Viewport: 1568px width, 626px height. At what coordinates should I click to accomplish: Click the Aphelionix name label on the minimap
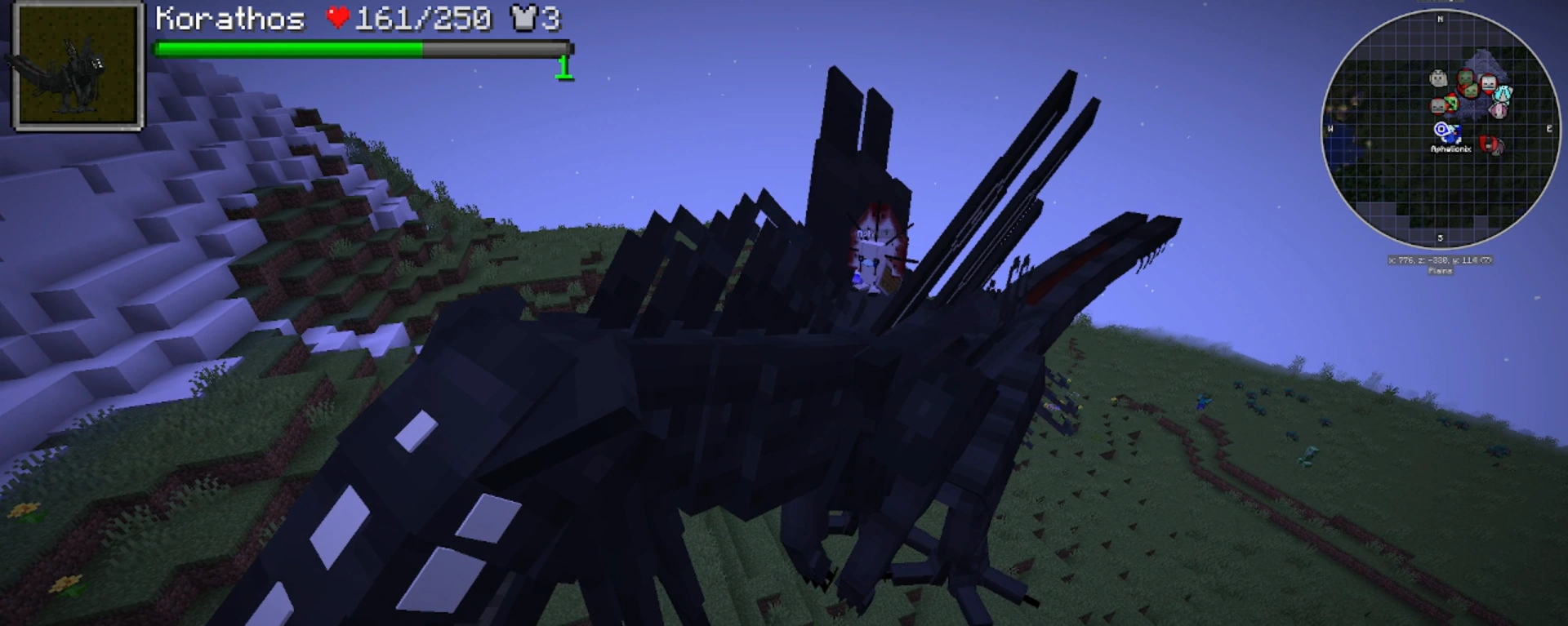(1451, 149)
